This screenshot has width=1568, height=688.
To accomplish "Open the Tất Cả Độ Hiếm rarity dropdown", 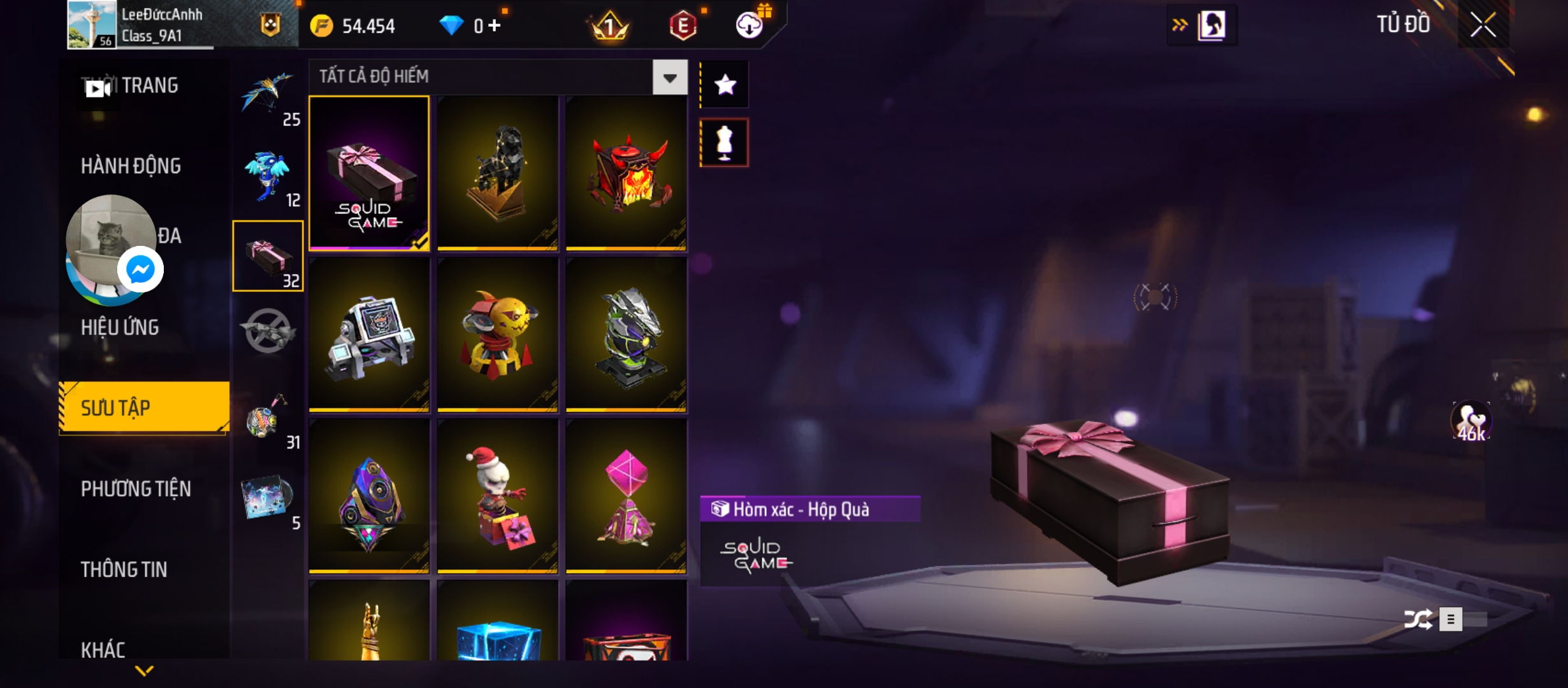I will click(669, 78).
